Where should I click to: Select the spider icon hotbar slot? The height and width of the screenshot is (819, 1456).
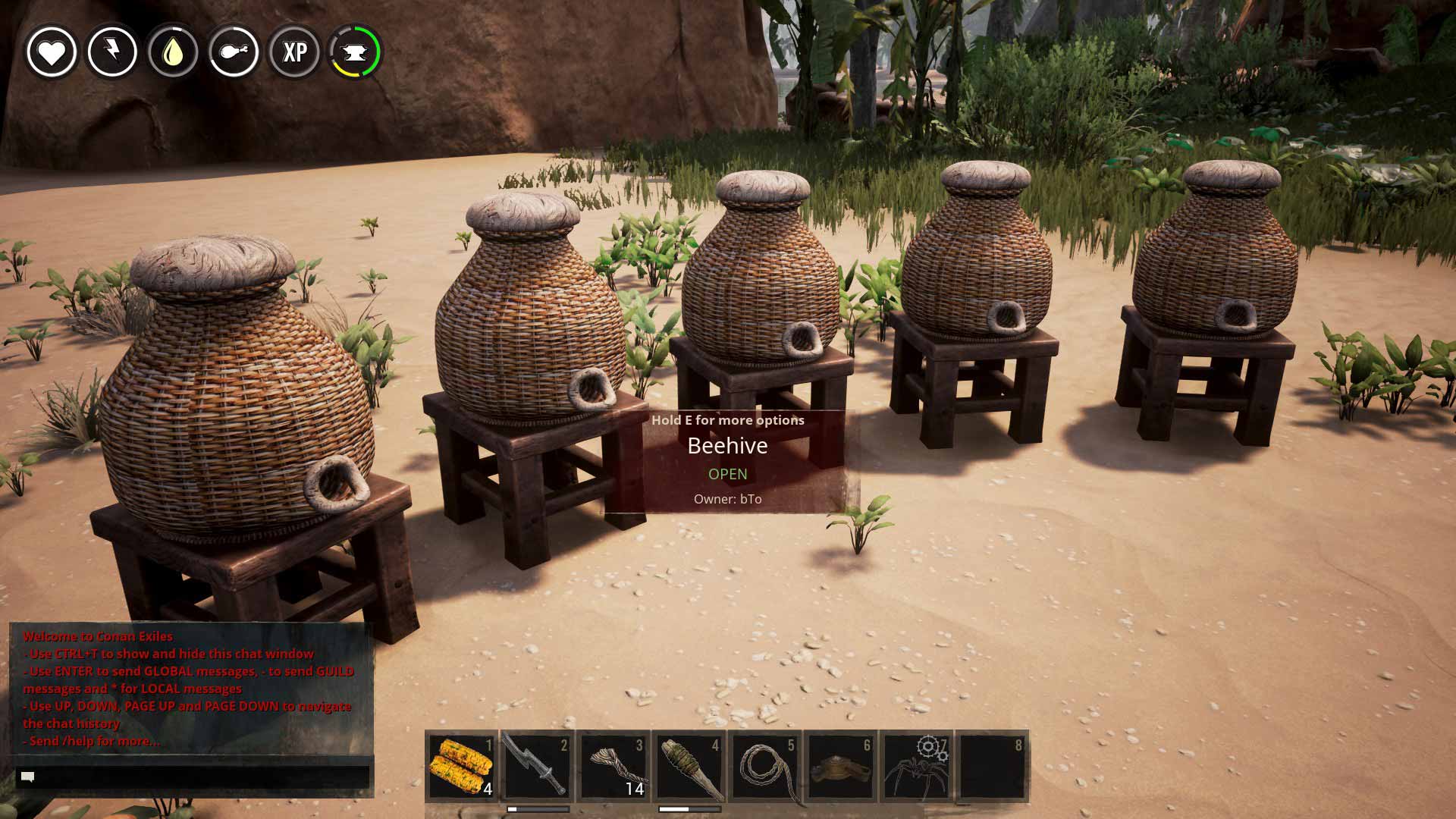coord(916,767)
